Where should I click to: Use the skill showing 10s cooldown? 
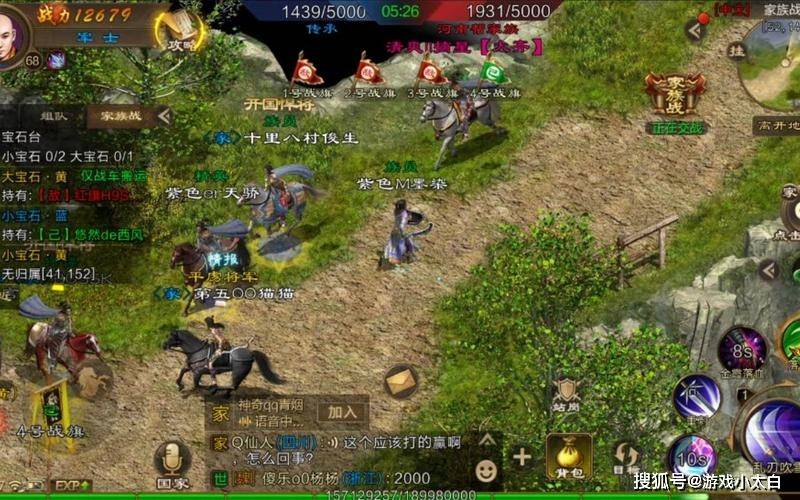692,455
